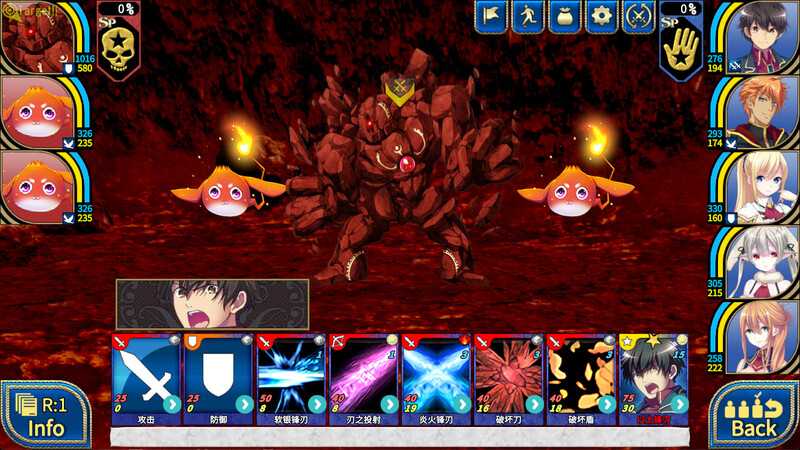800x450 pixels.
Task: Toggle the crossed swords auto-battle button
Action: click(638, 16)
